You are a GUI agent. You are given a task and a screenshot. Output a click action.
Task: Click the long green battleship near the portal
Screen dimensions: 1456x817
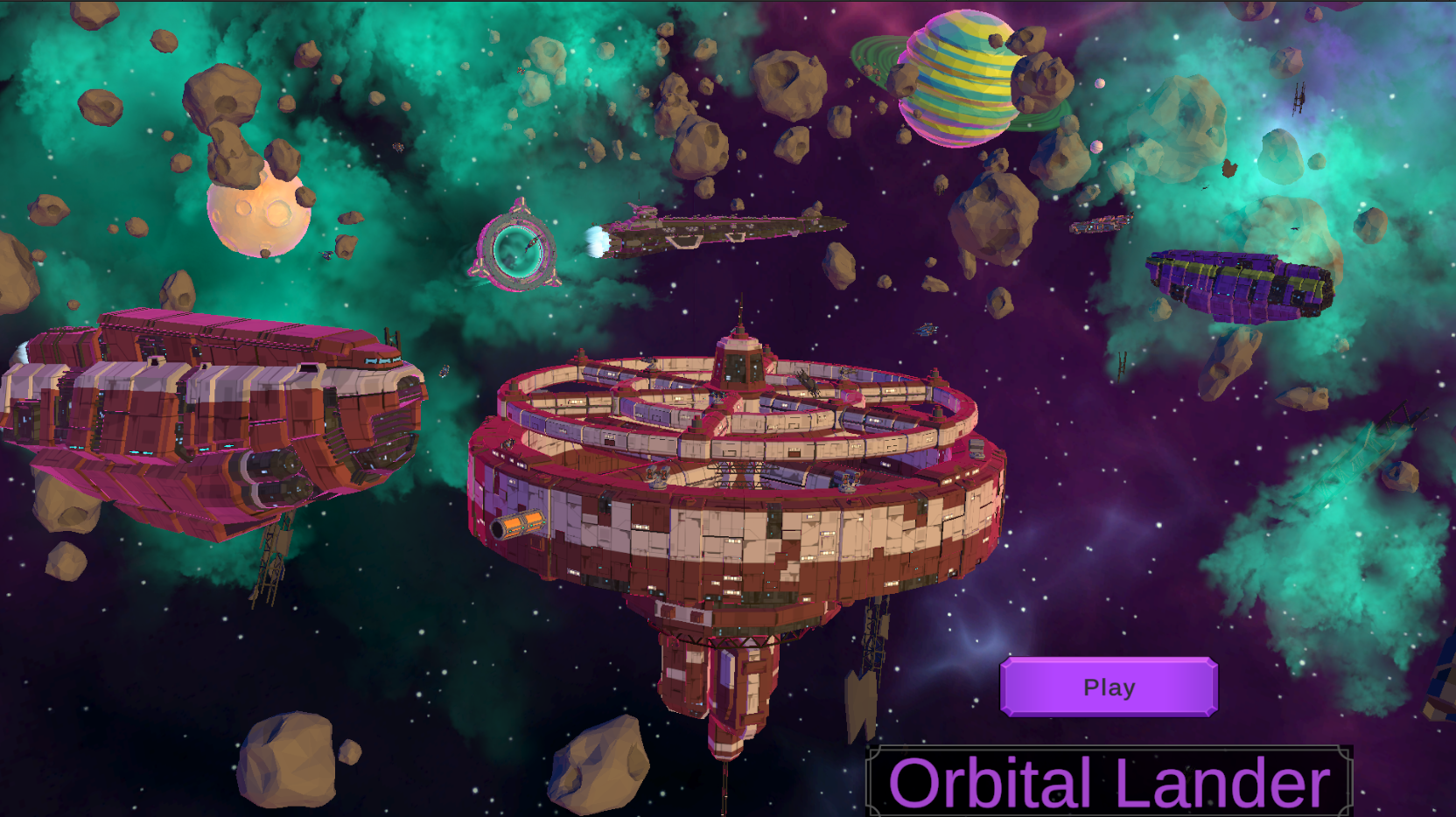(726, 226)
